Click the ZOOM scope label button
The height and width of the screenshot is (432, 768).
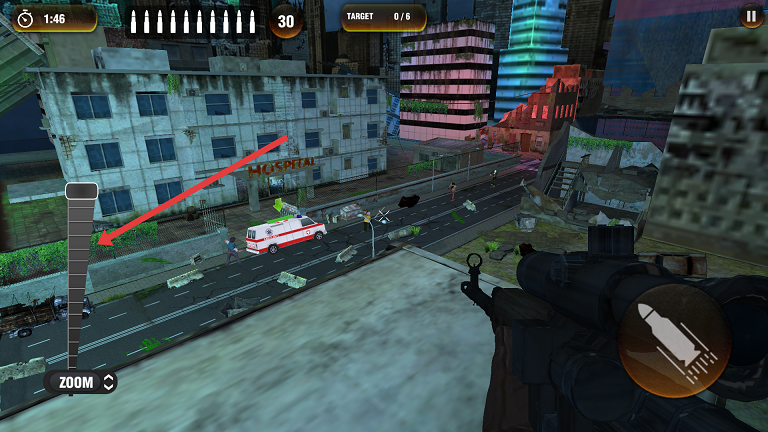coord(81,381)
